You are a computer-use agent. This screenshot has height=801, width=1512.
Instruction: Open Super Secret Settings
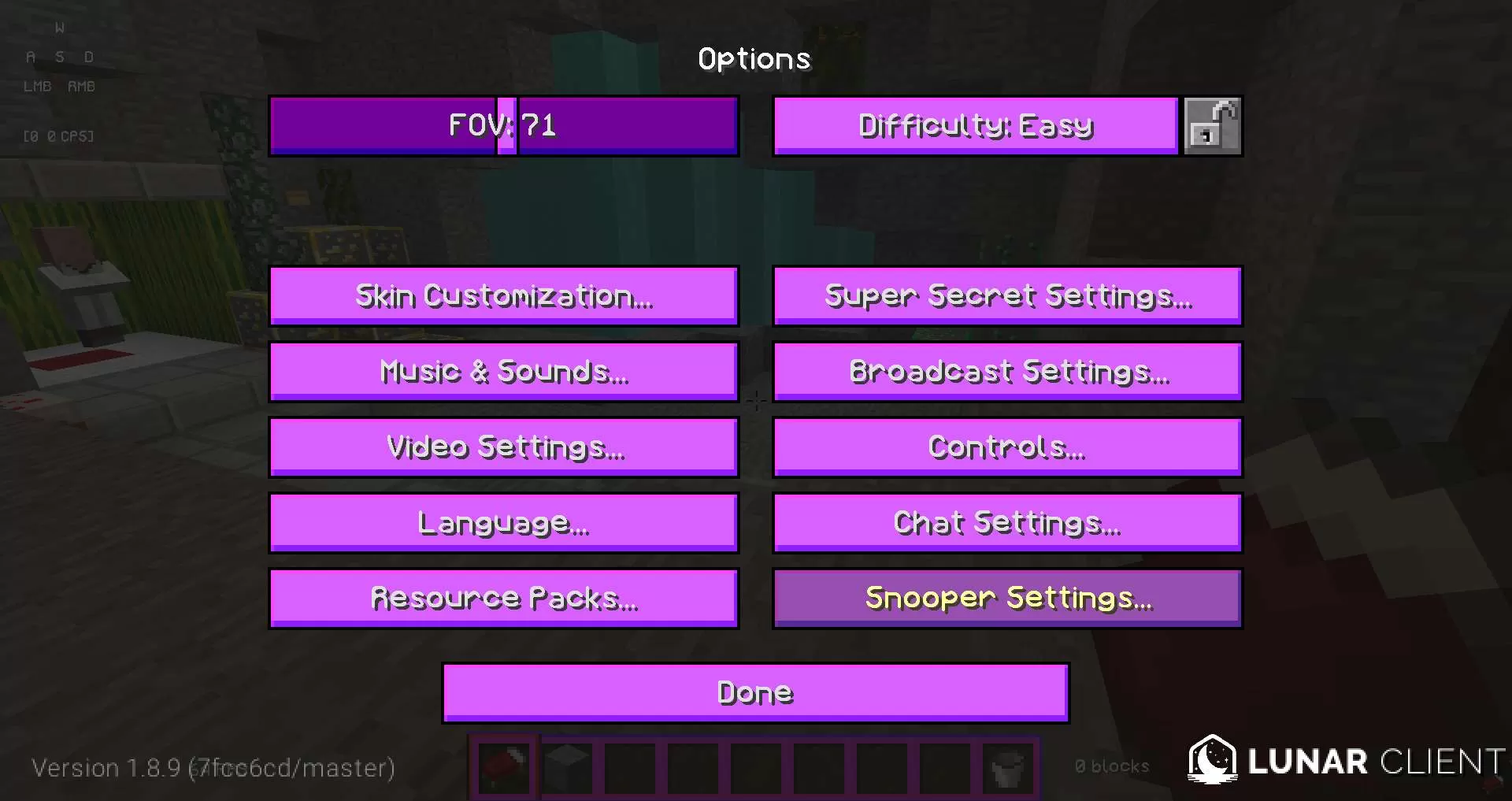pos(1008,295)
